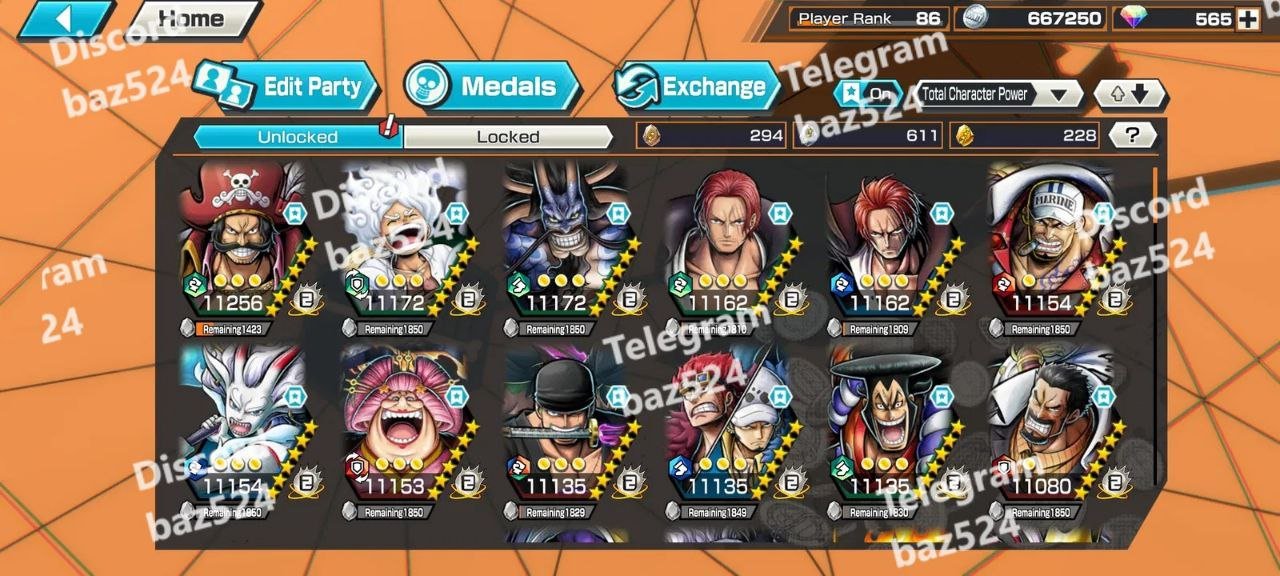Reverse the sort order with the arrows button
1280x576 pixels.
click(x=1129, y=94)
